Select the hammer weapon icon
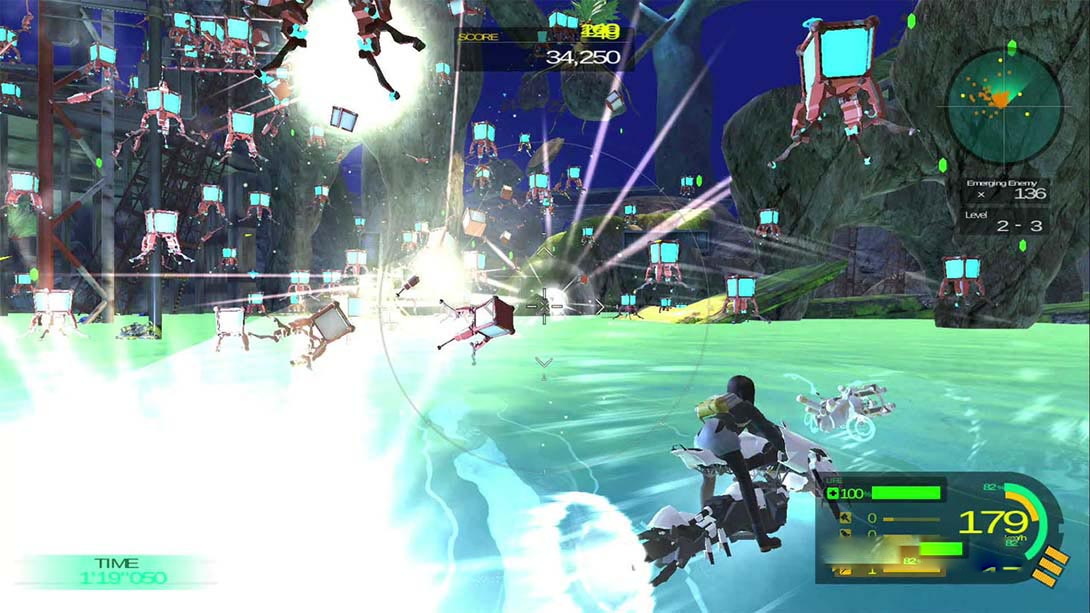 pos(845,519)
